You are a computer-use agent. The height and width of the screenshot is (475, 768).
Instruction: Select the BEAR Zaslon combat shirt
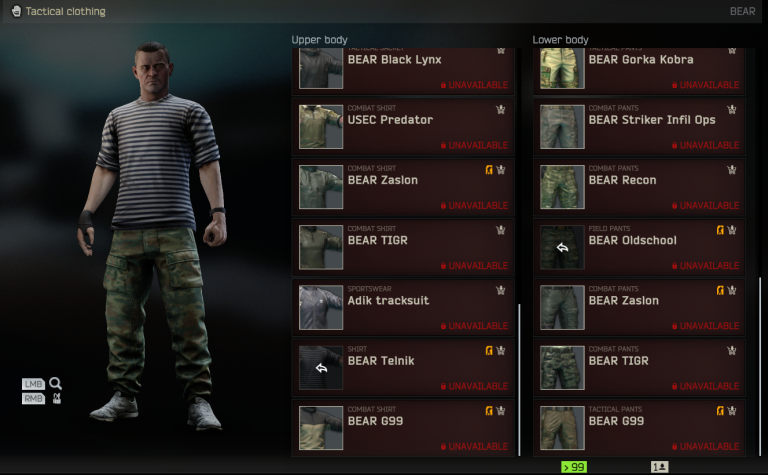tap(403, 186)
